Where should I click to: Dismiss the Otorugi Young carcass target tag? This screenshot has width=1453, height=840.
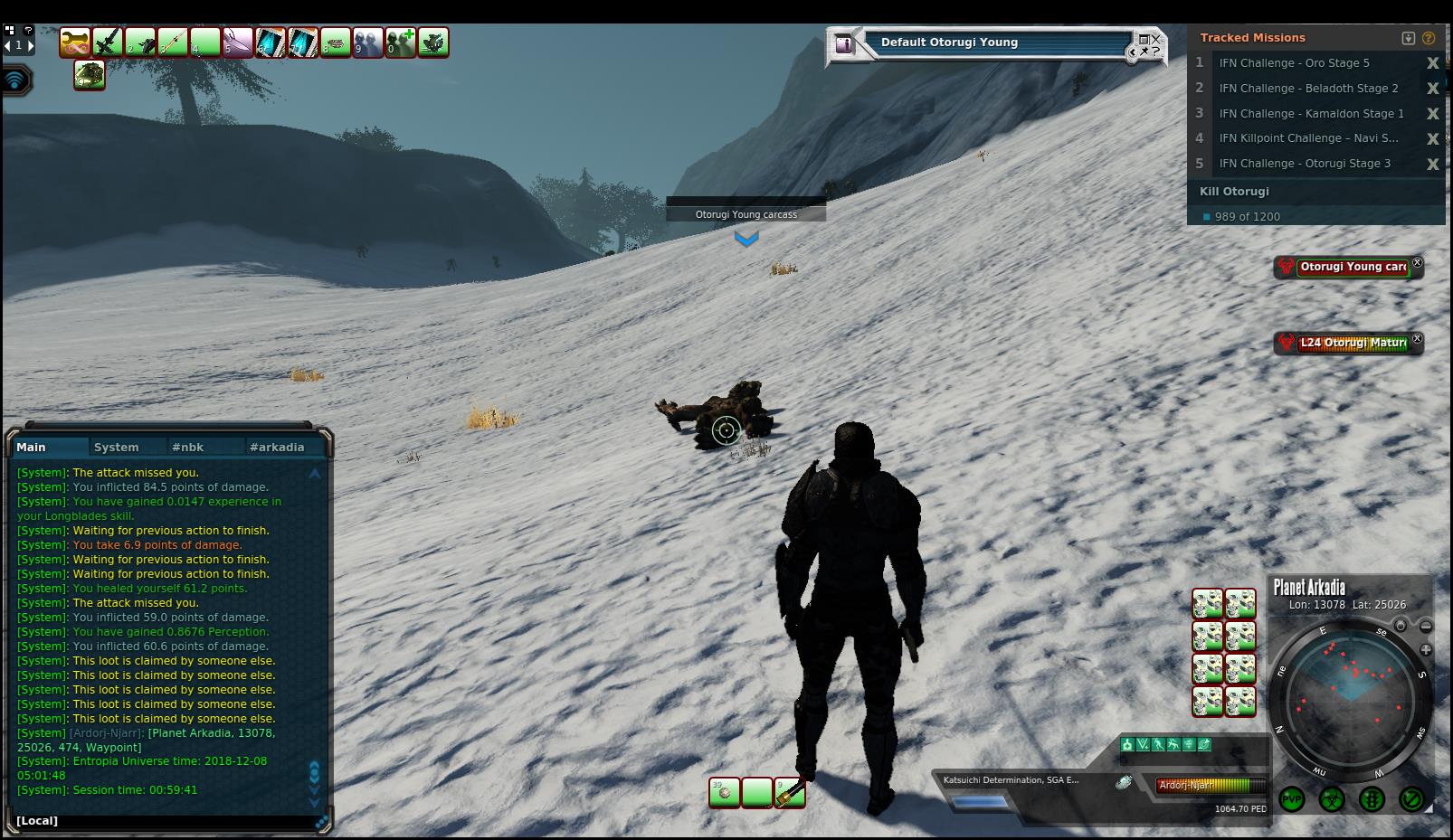[1417, 263]
